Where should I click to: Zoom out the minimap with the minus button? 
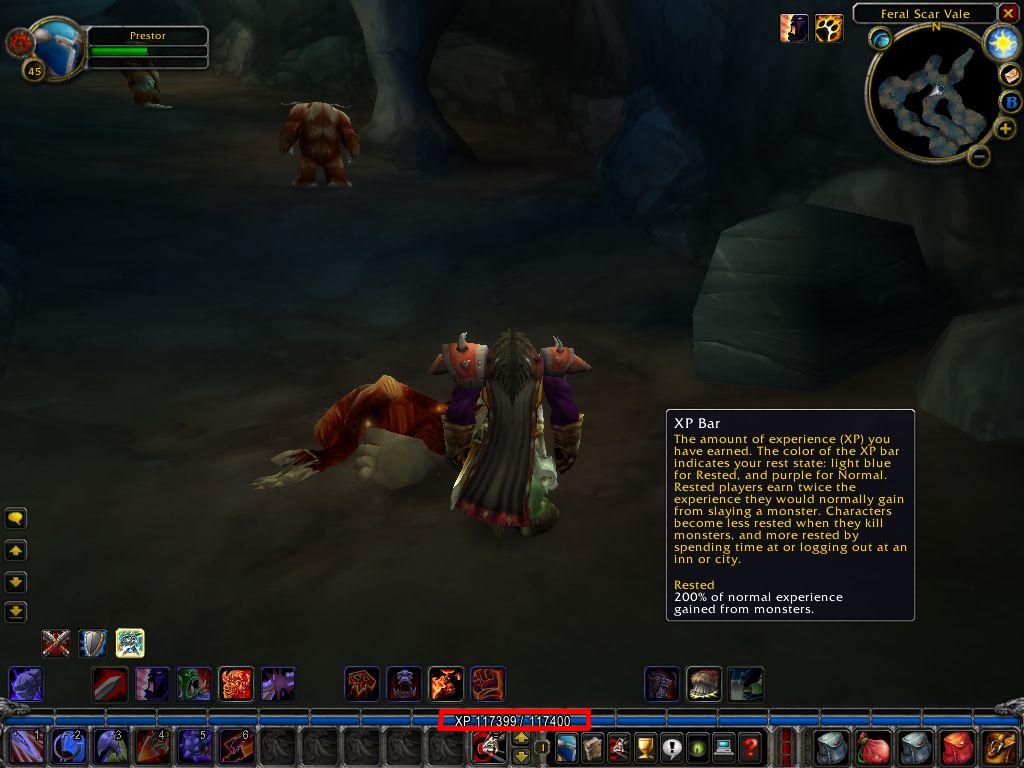pyautogui.click(x=979, y=156)
